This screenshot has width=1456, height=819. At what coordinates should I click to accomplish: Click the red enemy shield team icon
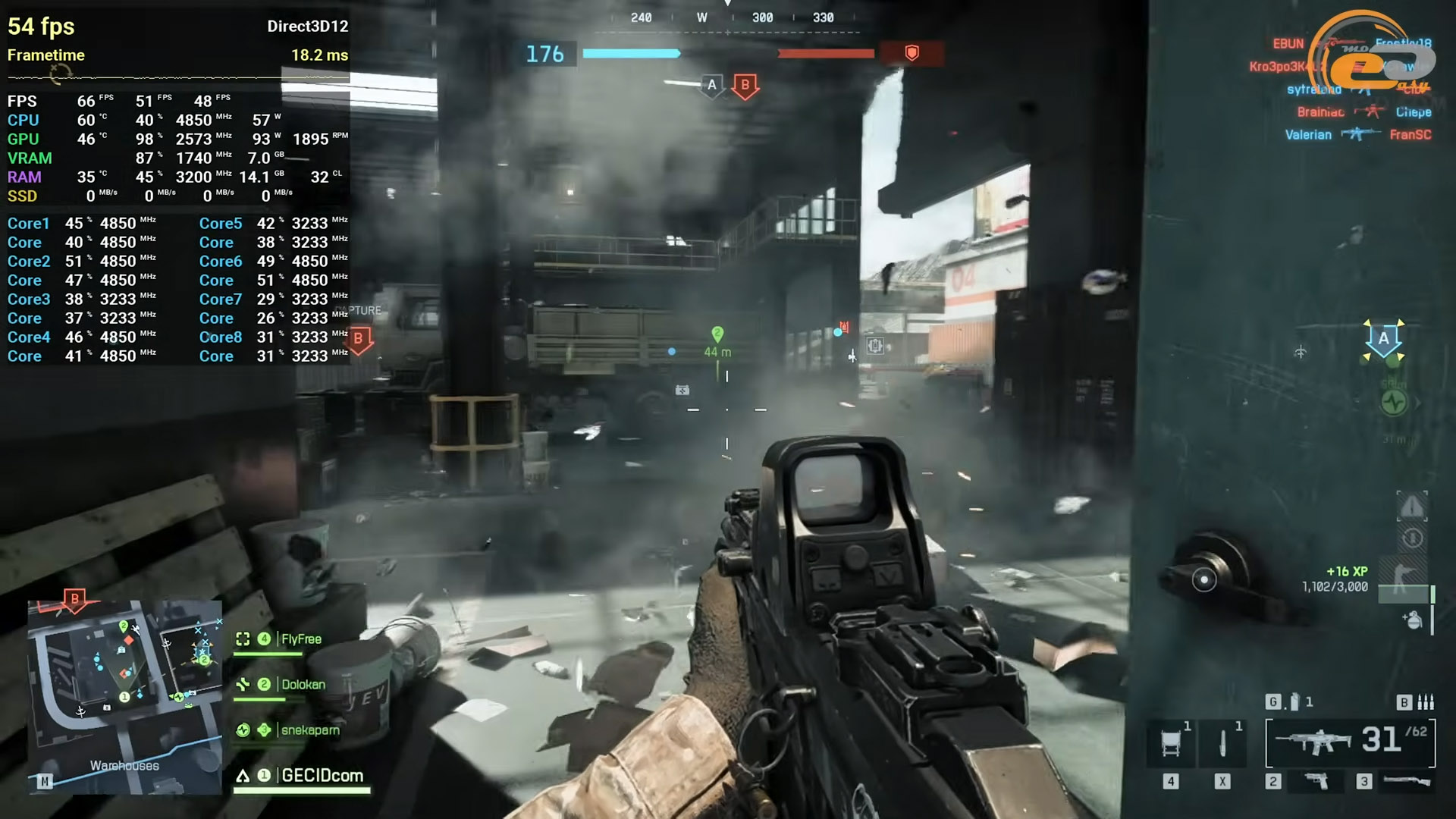tap(912, 53)
